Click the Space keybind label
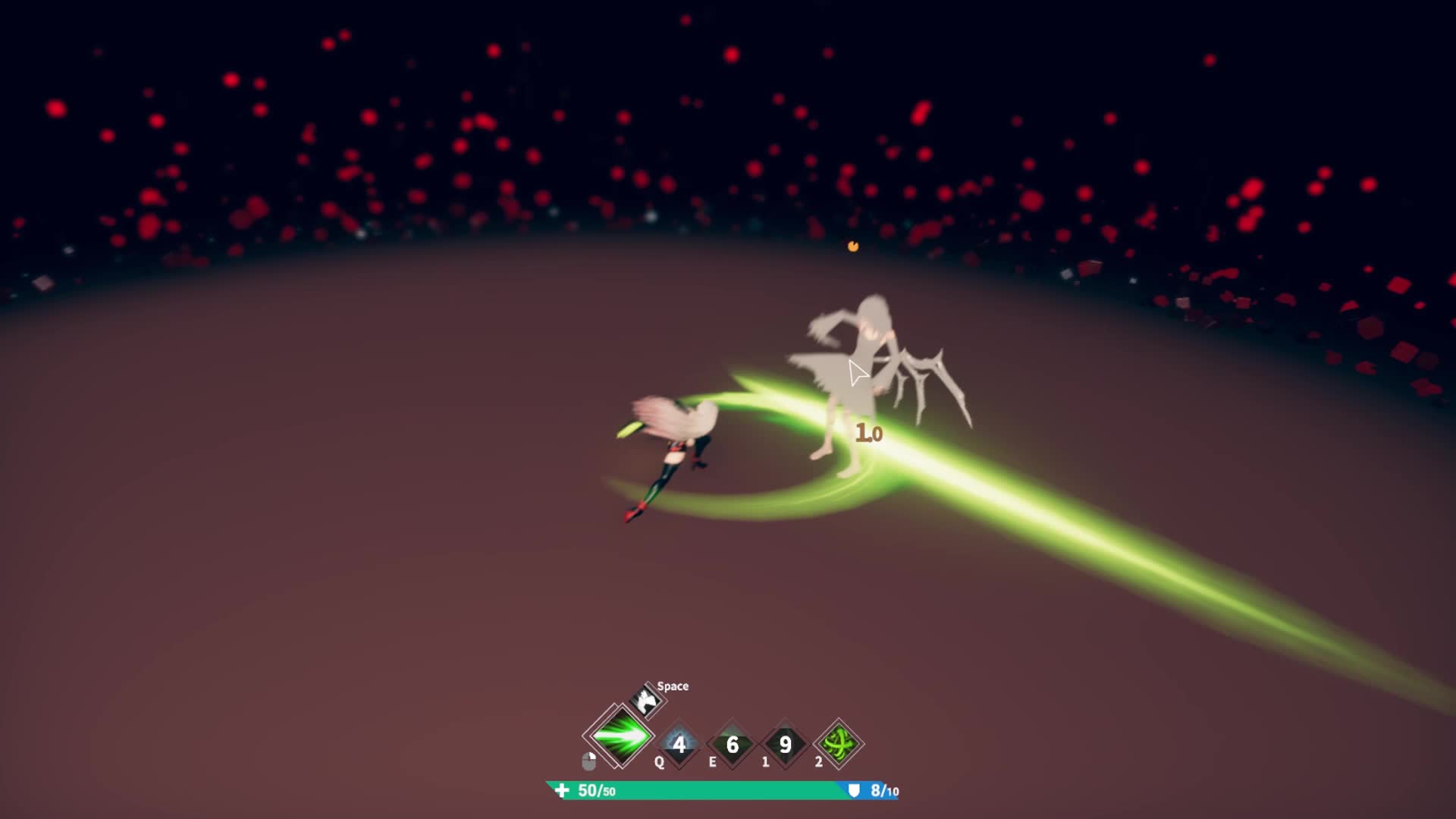This screenshot has height=819, width=1456. (675, 686)
